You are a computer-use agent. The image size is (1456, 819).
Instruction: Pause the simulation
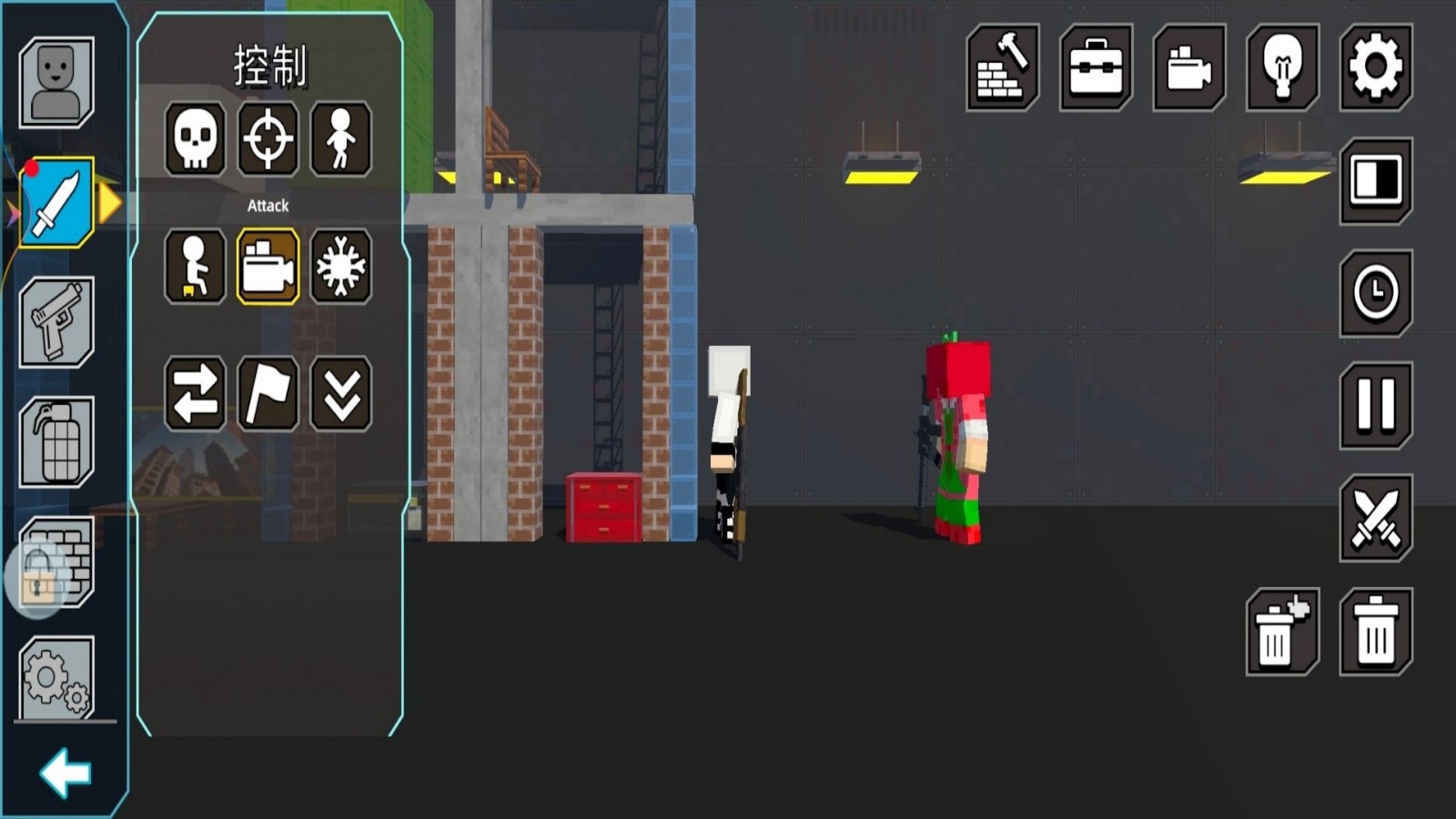(1375, 405)
